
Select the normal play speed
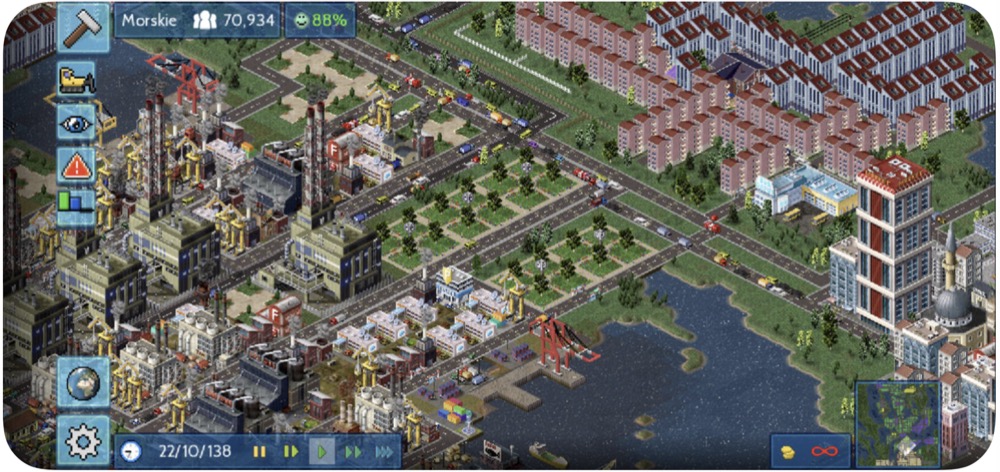[x=321, y=451]
